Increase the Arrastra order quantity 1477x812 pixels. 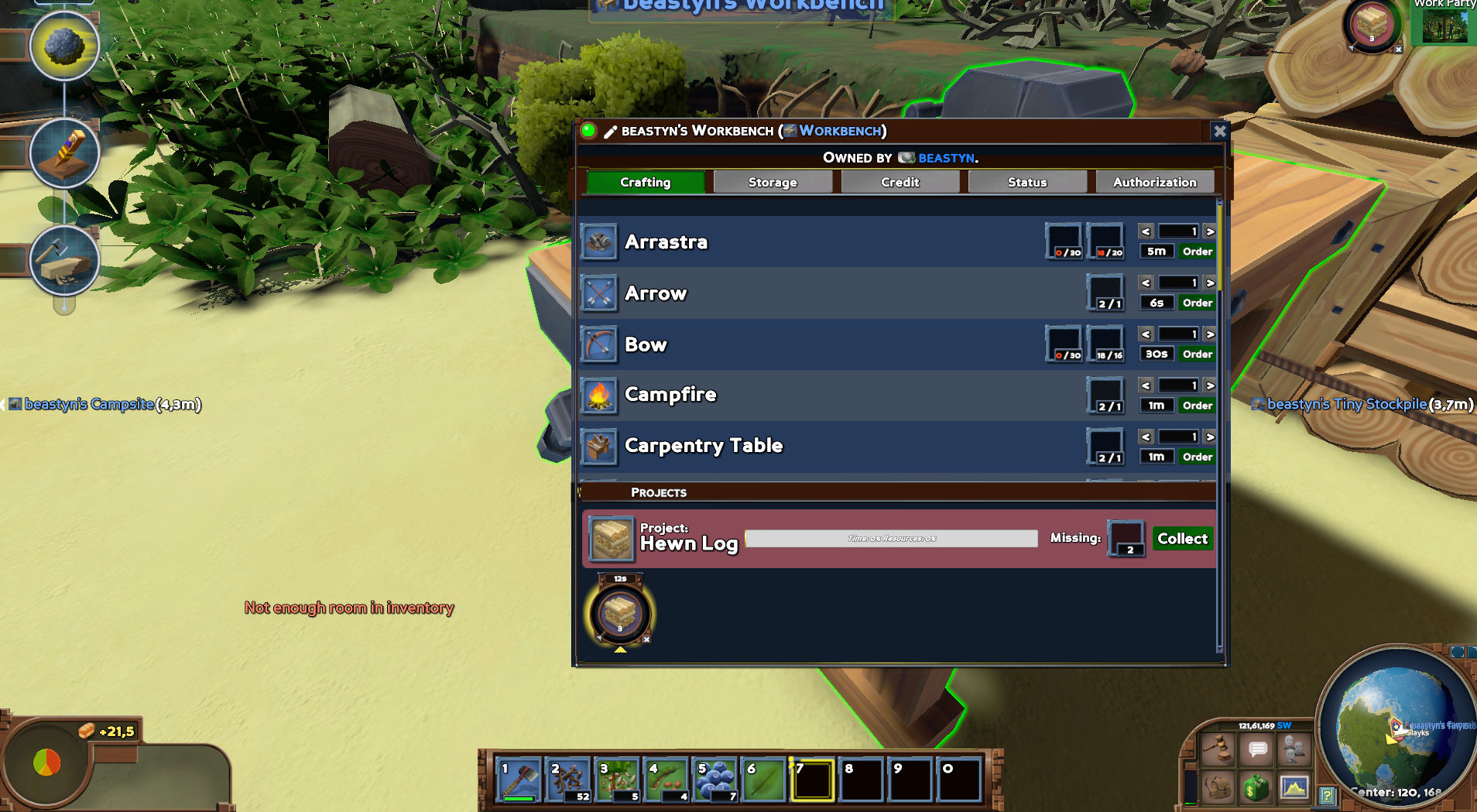(1209, 231)
